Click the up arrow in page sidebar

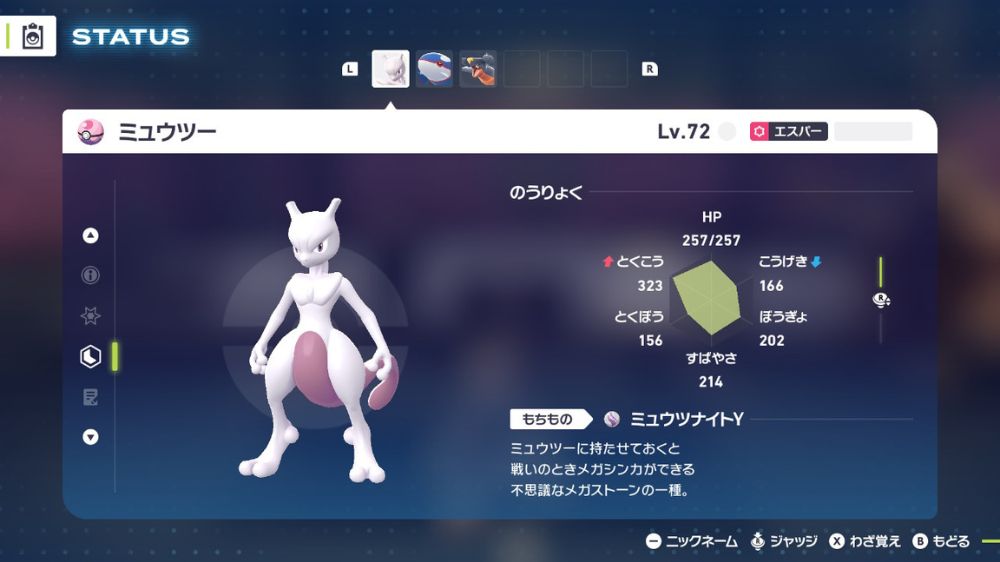(x=91, y=236)
